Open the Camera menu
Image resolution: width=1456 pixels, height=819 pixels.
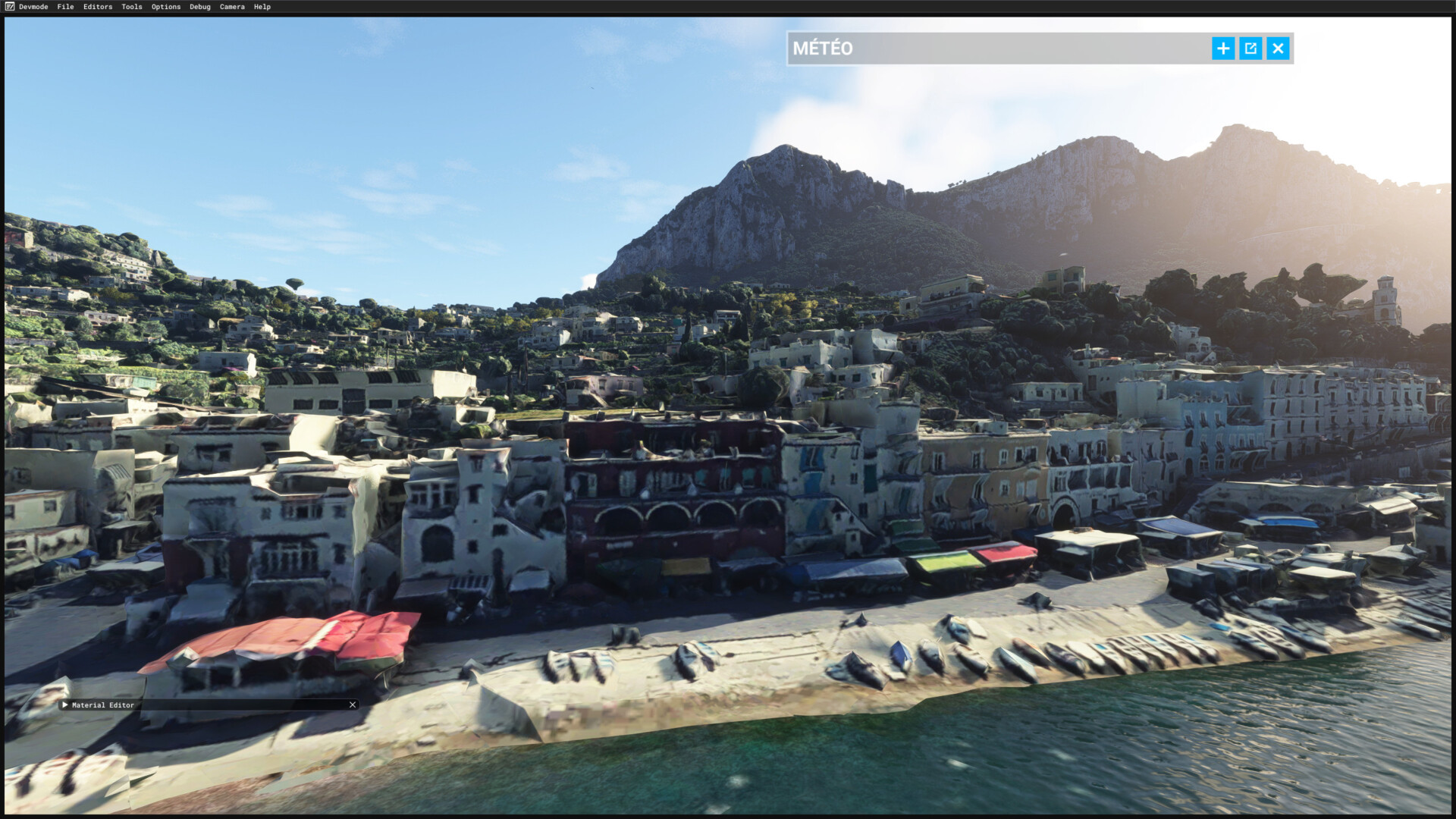[x=232, y=7]
